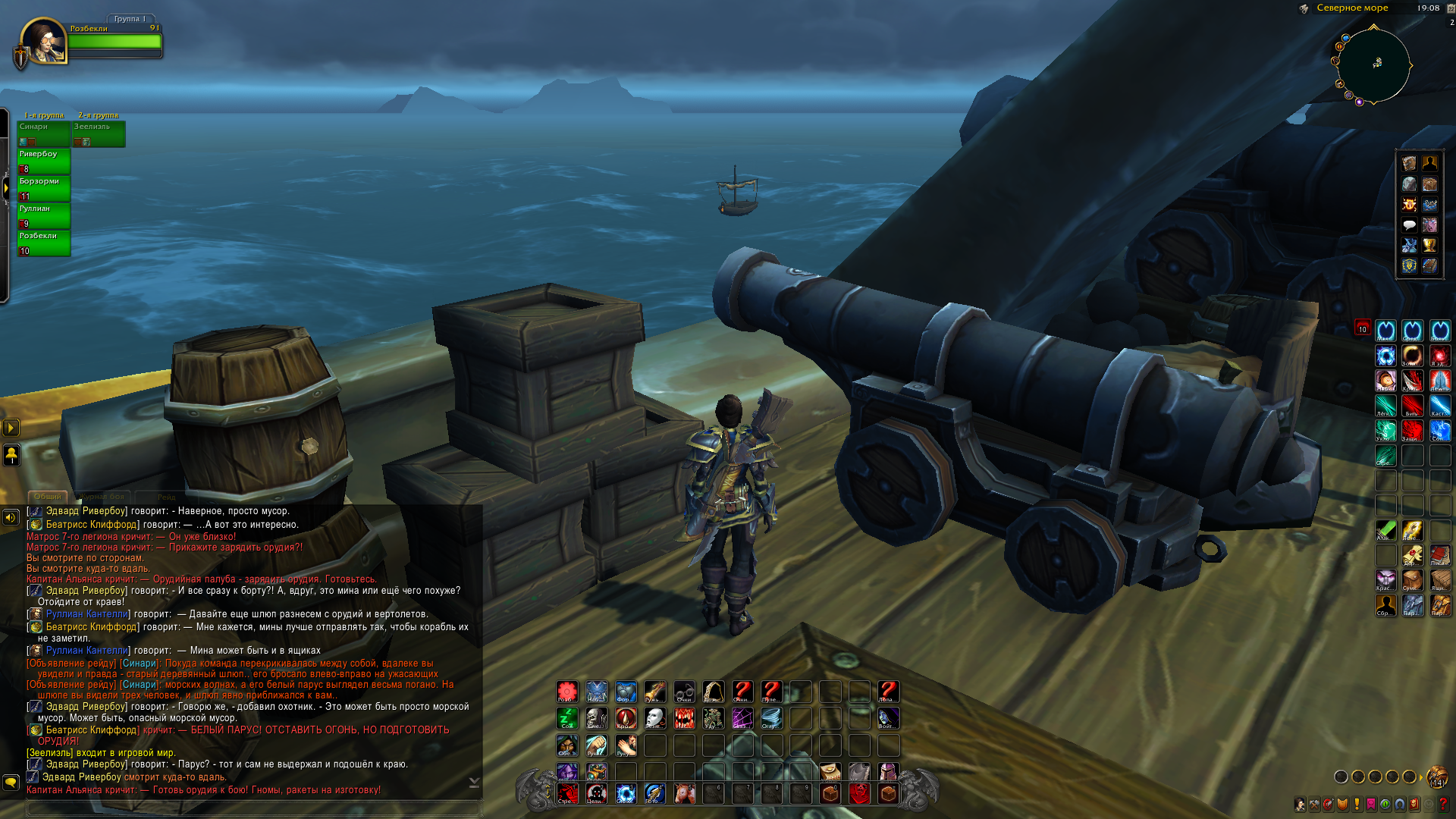1456x819 pixels.
Task: Open the golden trophy achievements button
Action: pos(1429,246)
